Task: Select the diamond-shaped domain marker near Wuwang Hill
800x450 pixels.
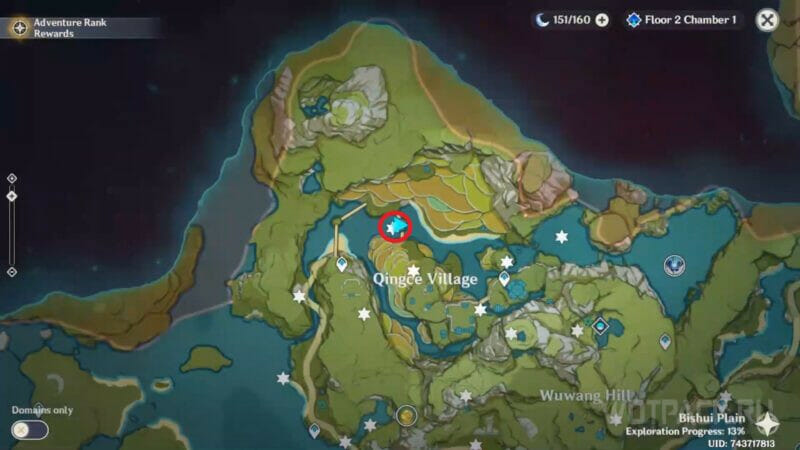Action: [x=600, y=325]
